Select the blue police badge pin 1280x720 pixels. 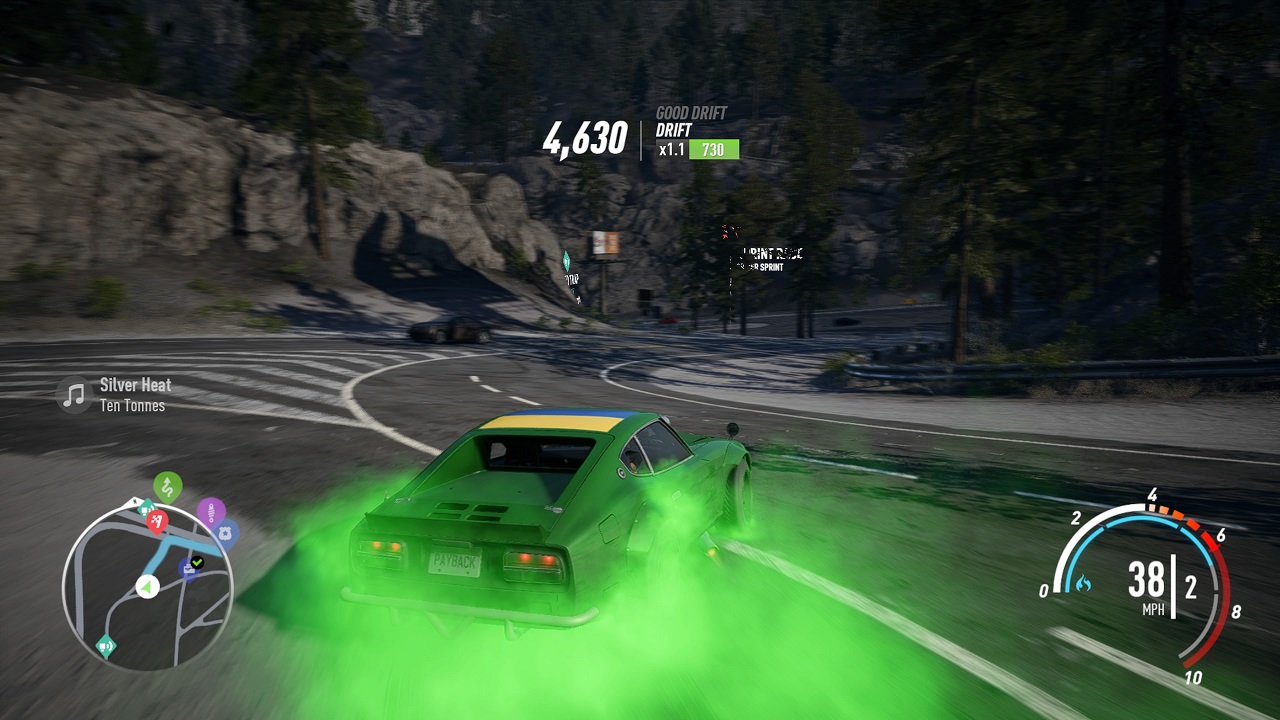coord(225,533)
